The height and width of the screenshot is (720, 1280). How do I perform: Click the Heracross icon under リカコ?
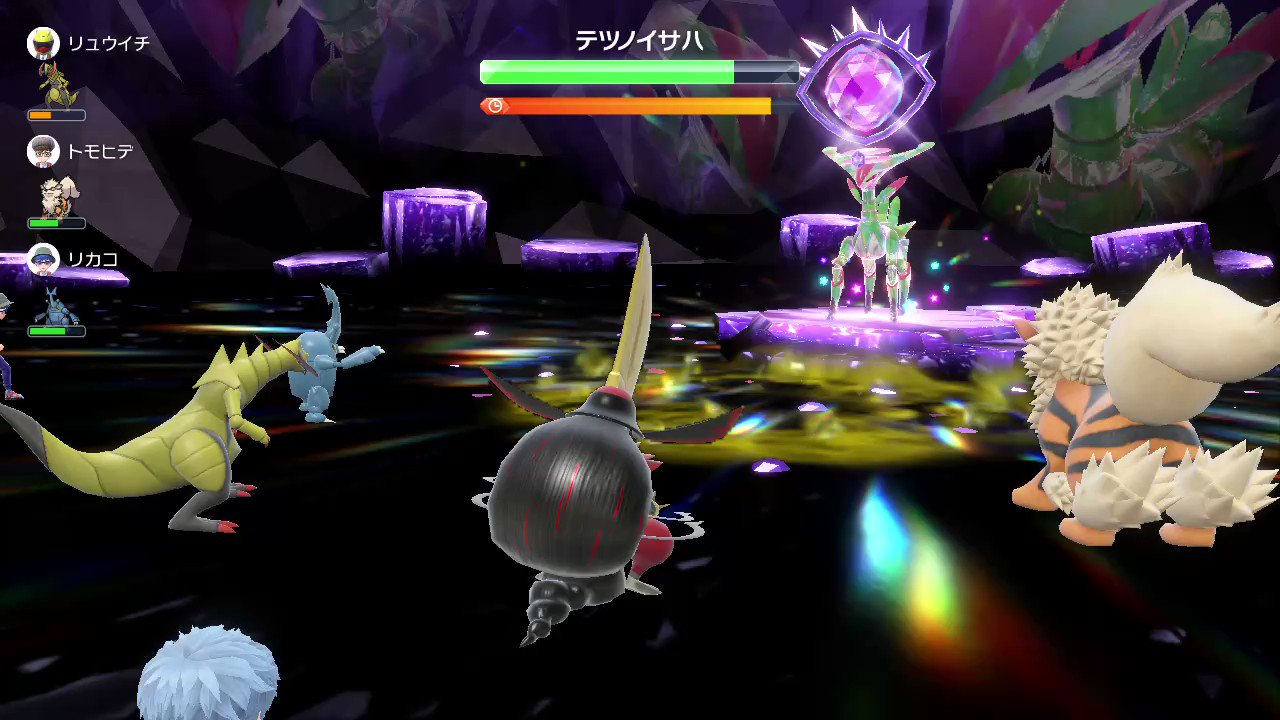point(57,305)
